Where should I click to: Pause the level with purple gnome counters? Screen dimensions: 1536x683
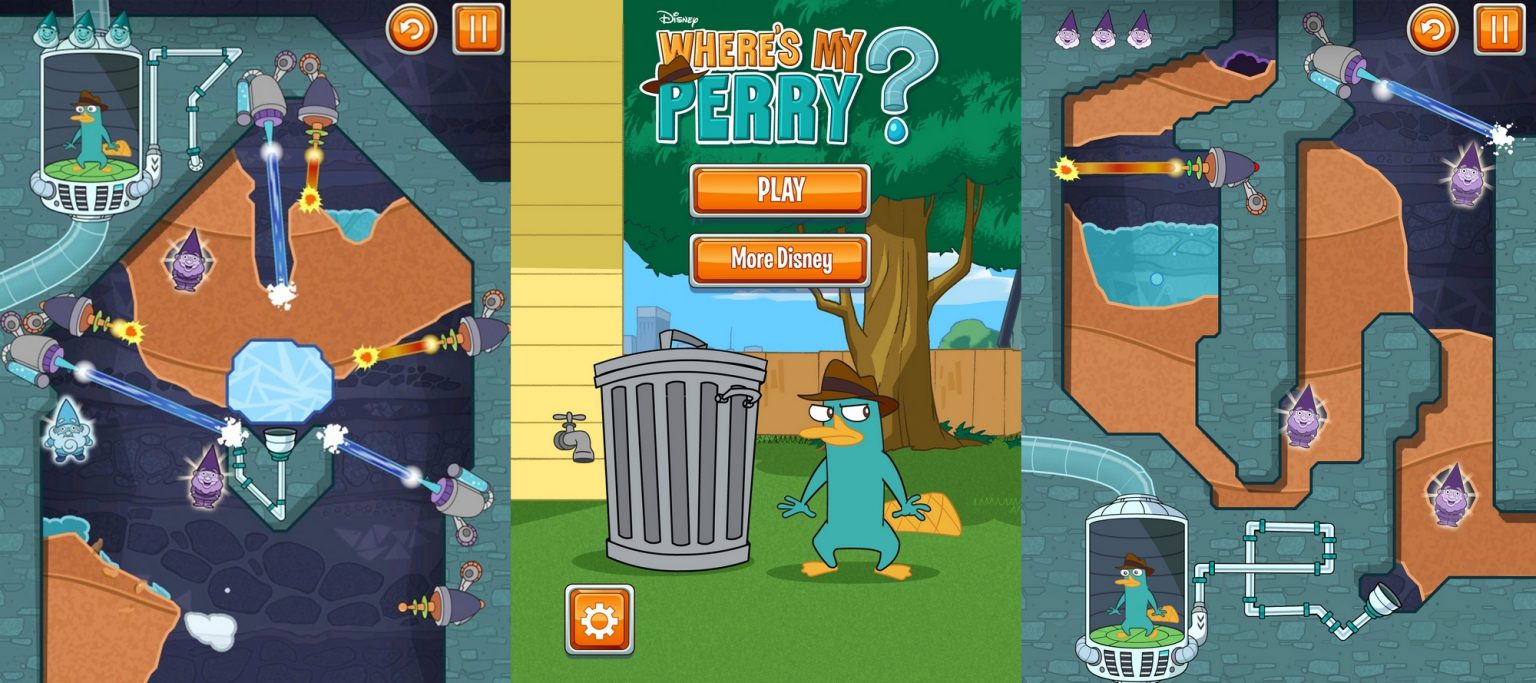click(1499, 29)
